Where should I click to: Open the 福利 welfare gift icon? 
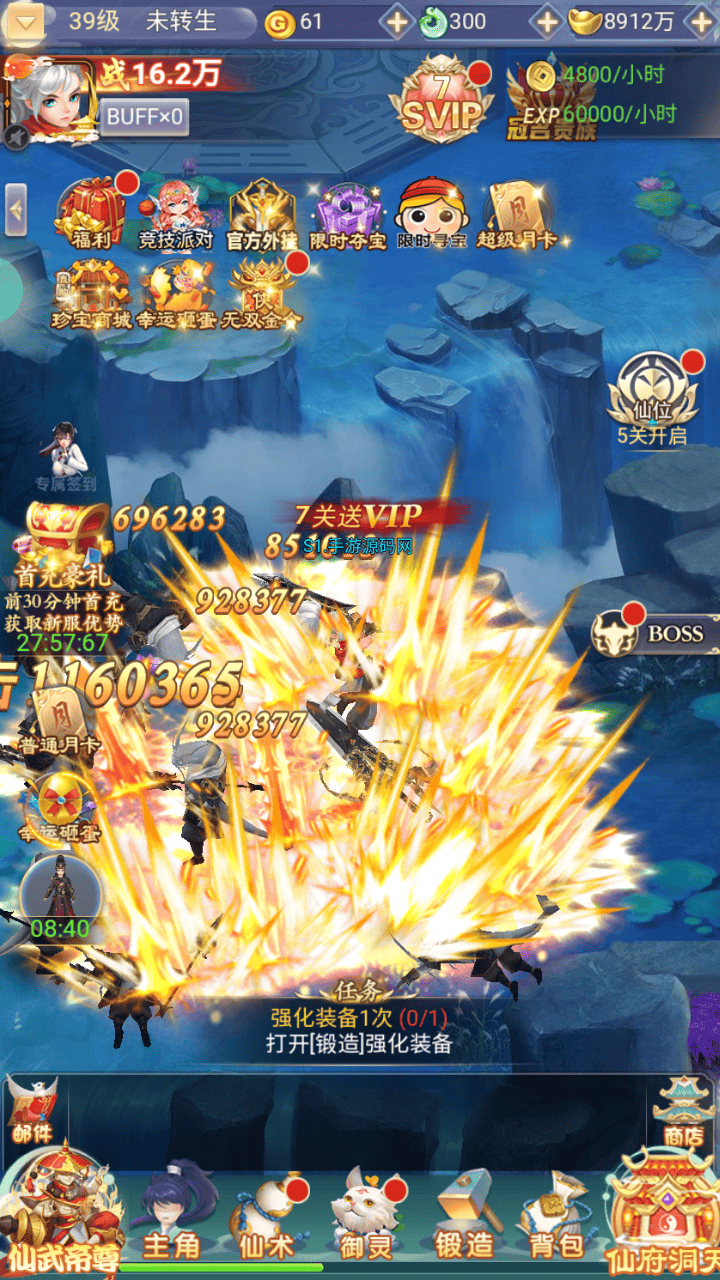tap(91, 214)
